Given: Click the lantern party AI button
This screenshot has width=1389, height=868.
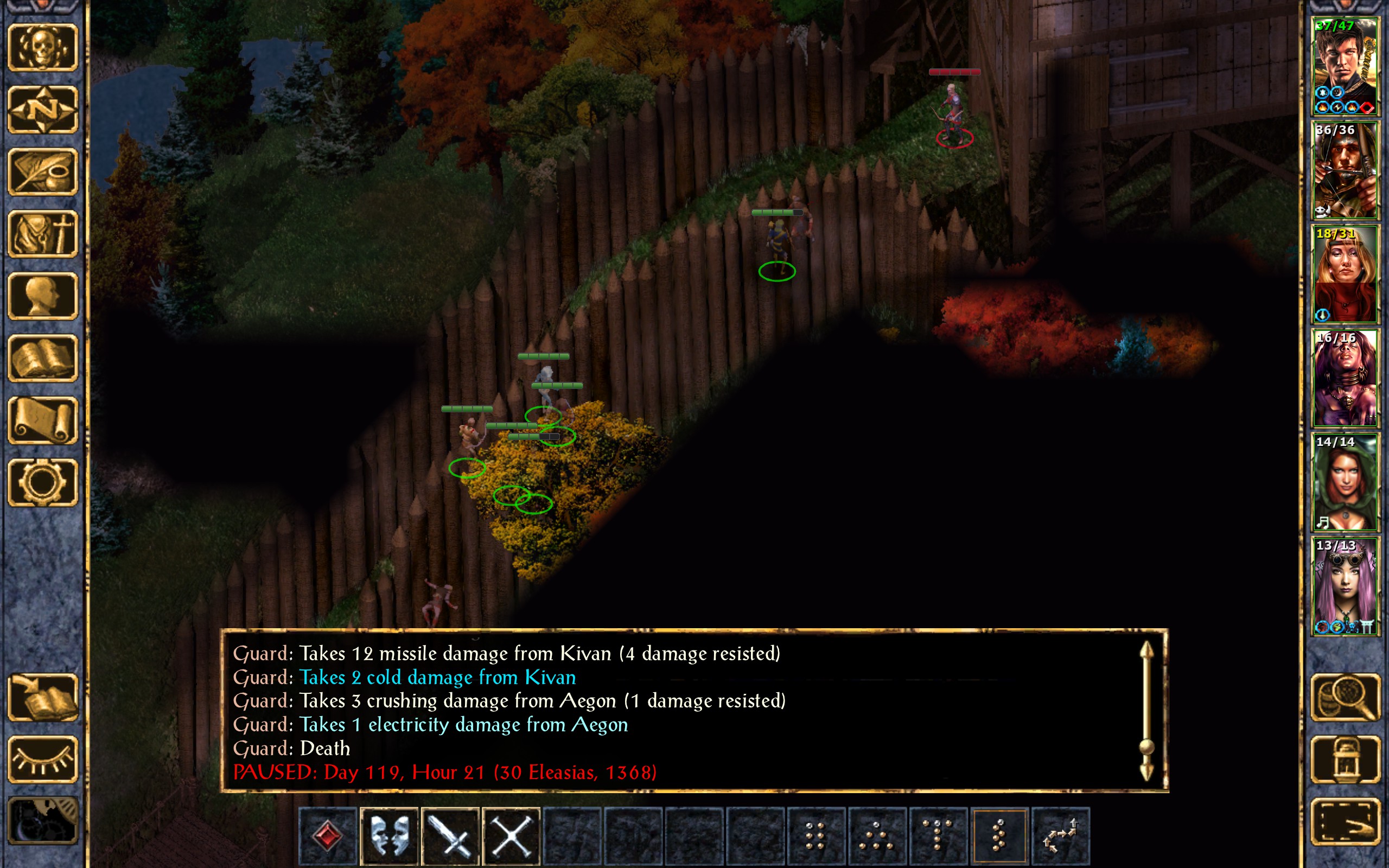Looking at the screenshot, I should coord(1346,759).
